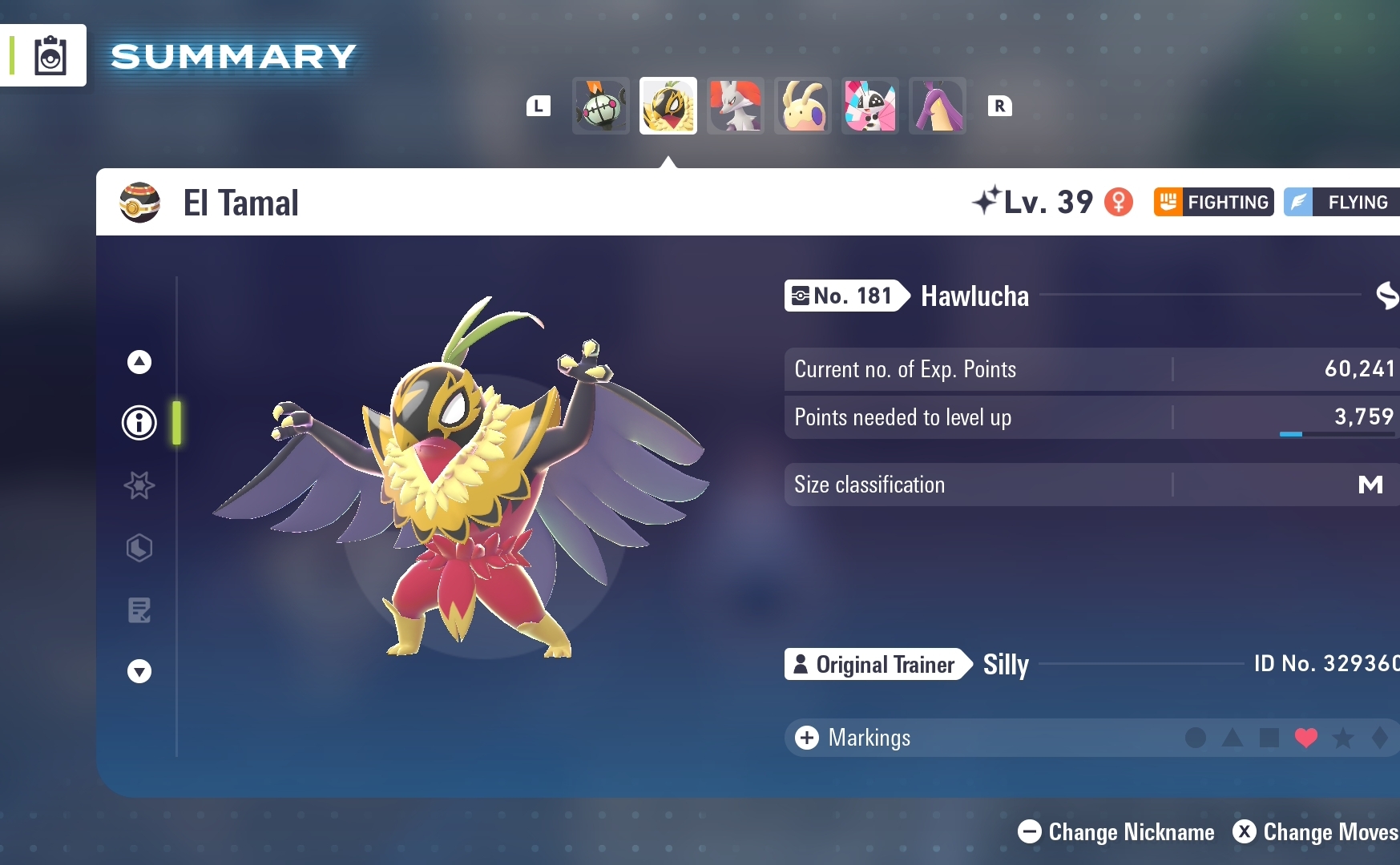Viewport: 1400px width, 865px height.
Task: Select the highlighted Hawlucha party thumbnail
Action: pyautogui.click(x=668, y=106)
